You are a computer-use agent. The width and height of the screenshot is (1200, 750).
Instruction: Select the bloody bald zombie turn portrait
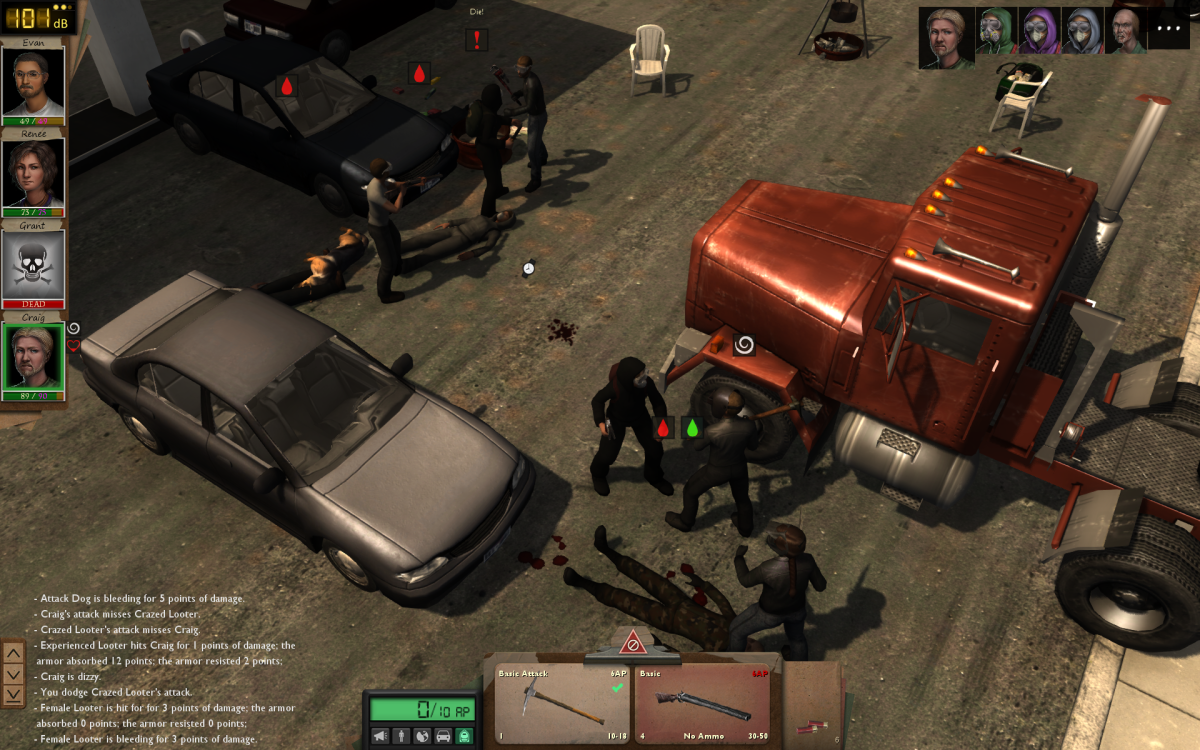click(x=1124, y=31)
